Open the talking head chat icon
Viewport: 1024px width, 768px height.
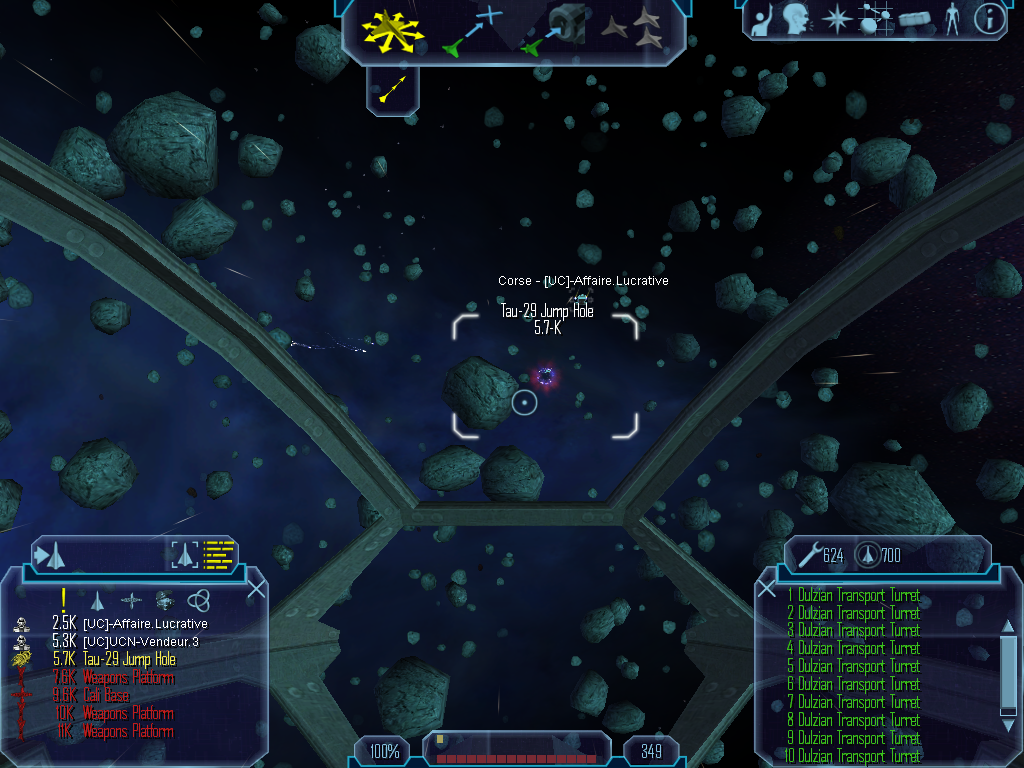(x=795, y=20)
